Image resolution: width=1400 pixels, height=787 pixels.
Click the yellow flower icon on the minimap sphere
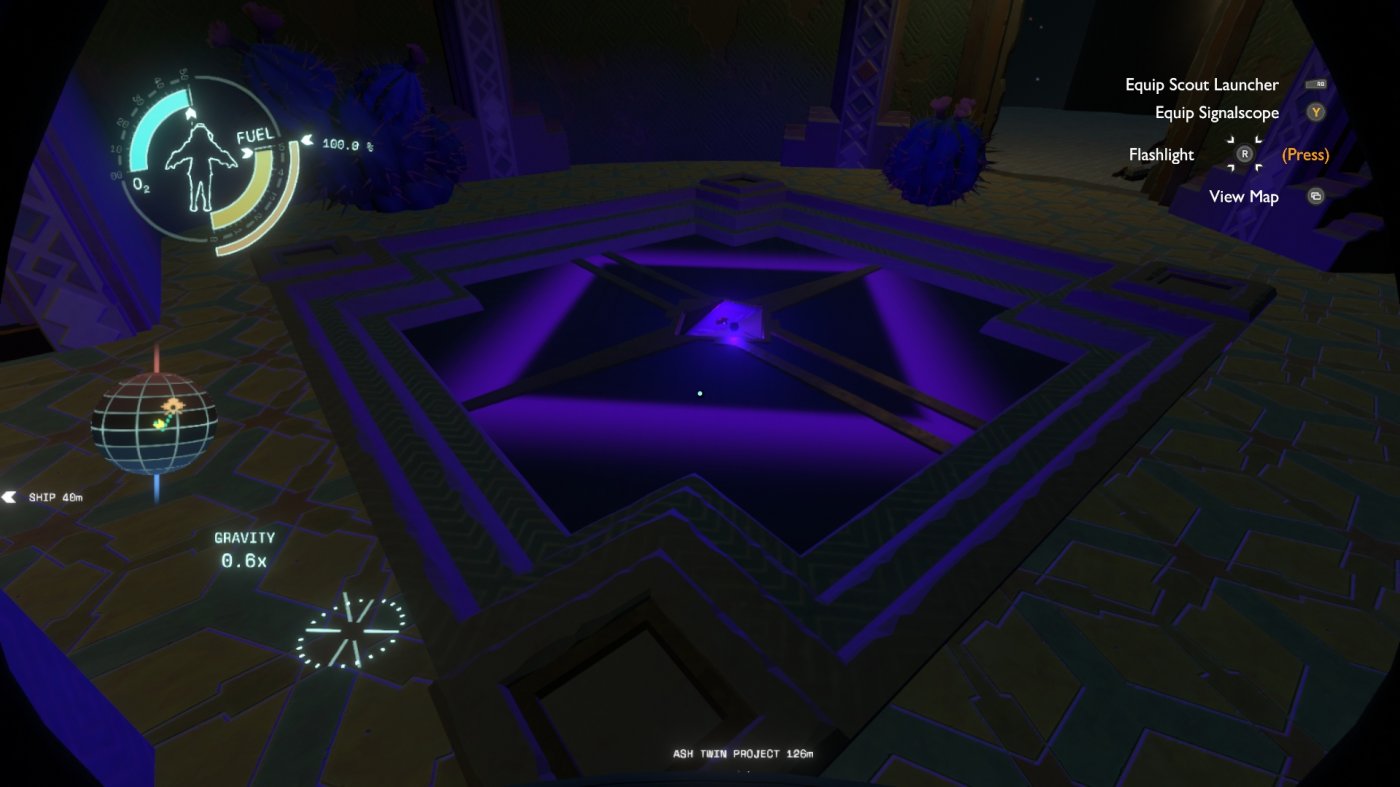tap(172, 405)
